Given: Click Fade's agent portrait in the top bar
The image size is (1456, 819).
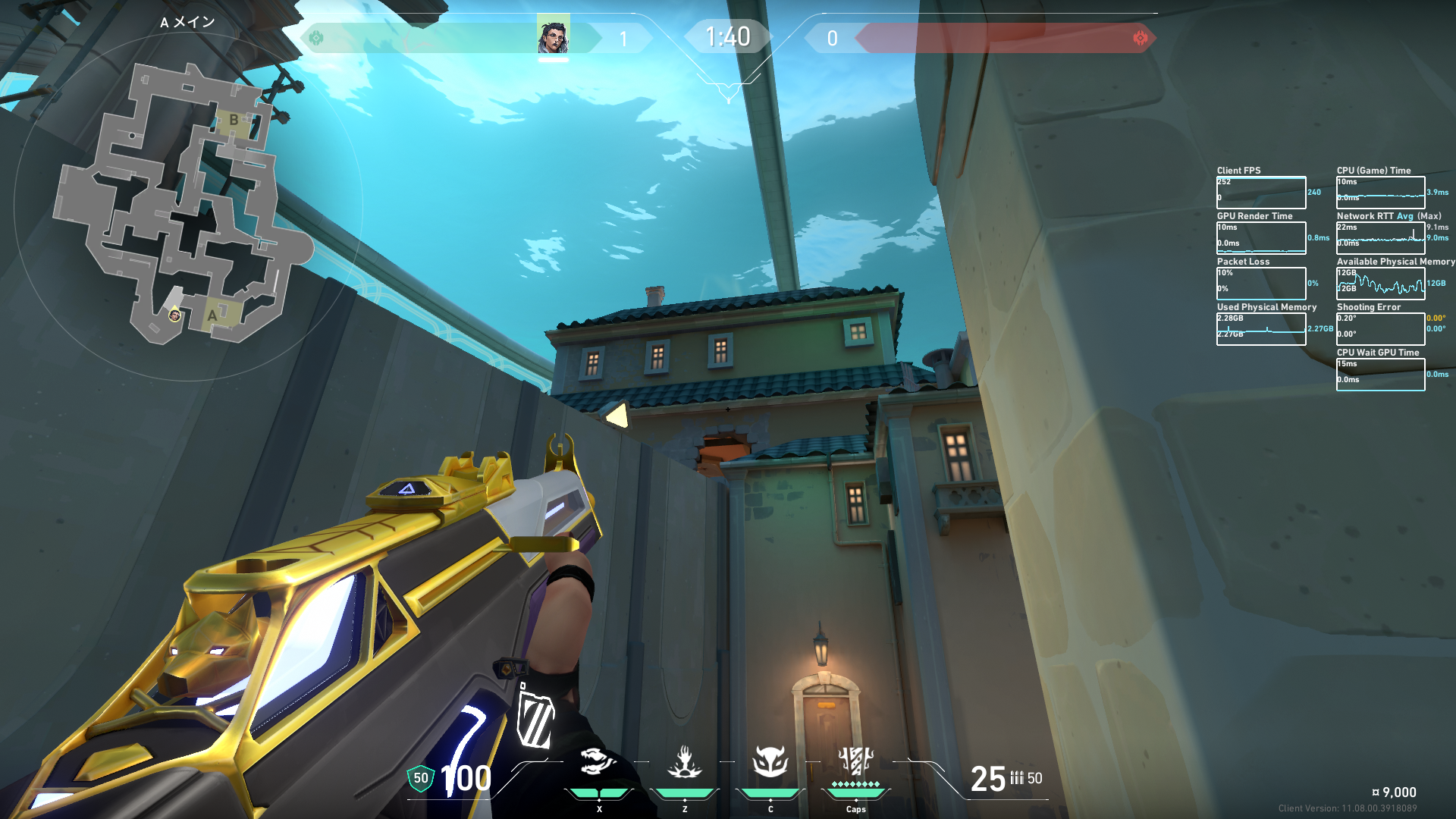Looking at the screenshot, I should click(x=554, y=36).
